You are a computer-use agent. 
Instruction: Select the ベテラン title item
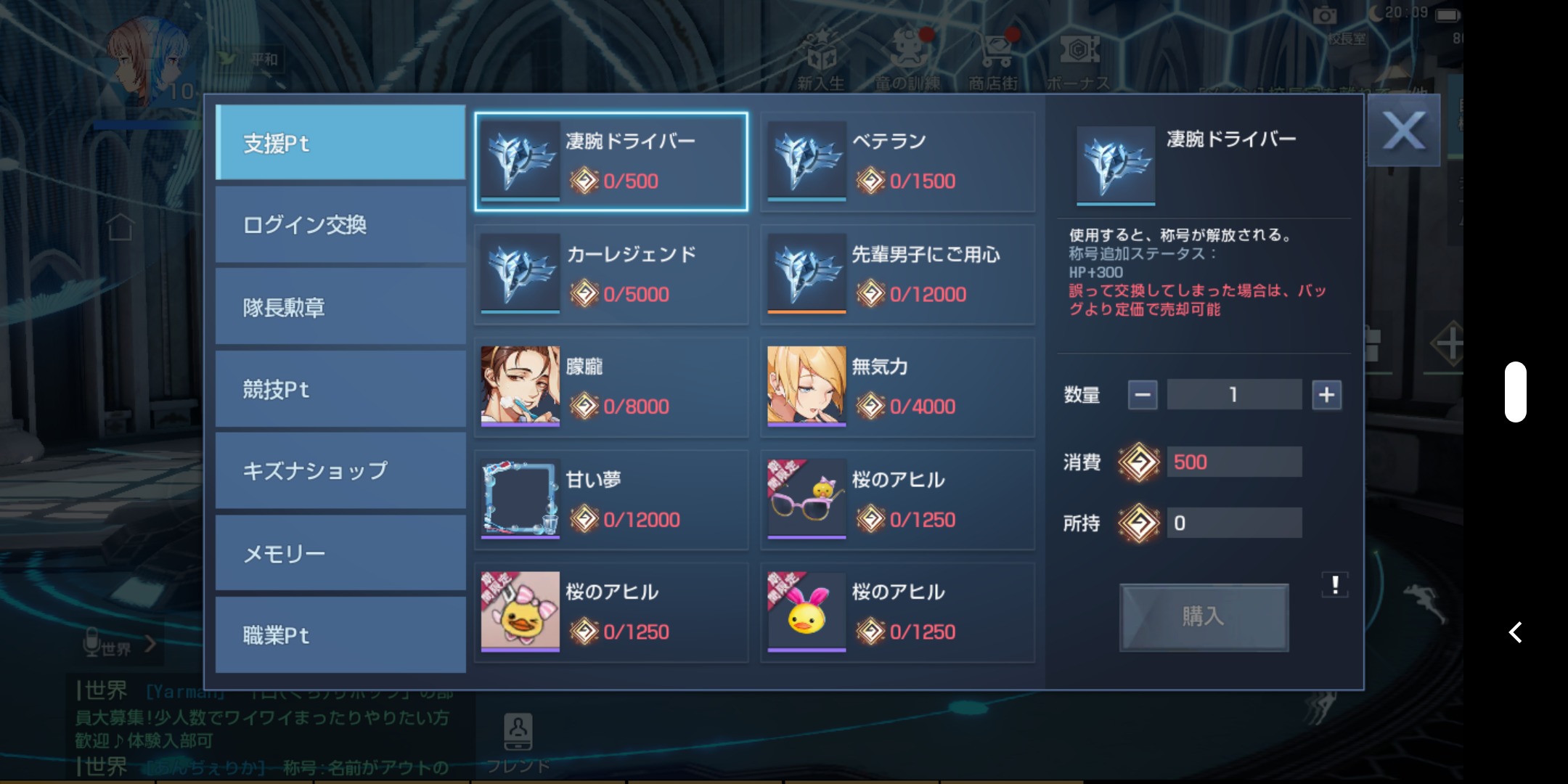(x=897, y=162)
